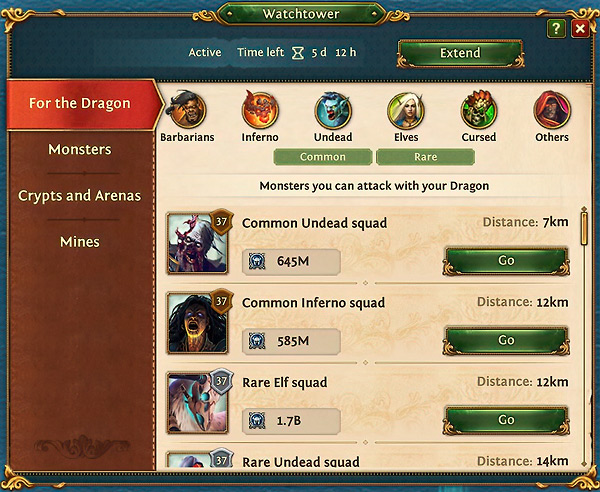Select the Undead race filter
The width and height of the screenshot is (600, 492).
point(333,112)
